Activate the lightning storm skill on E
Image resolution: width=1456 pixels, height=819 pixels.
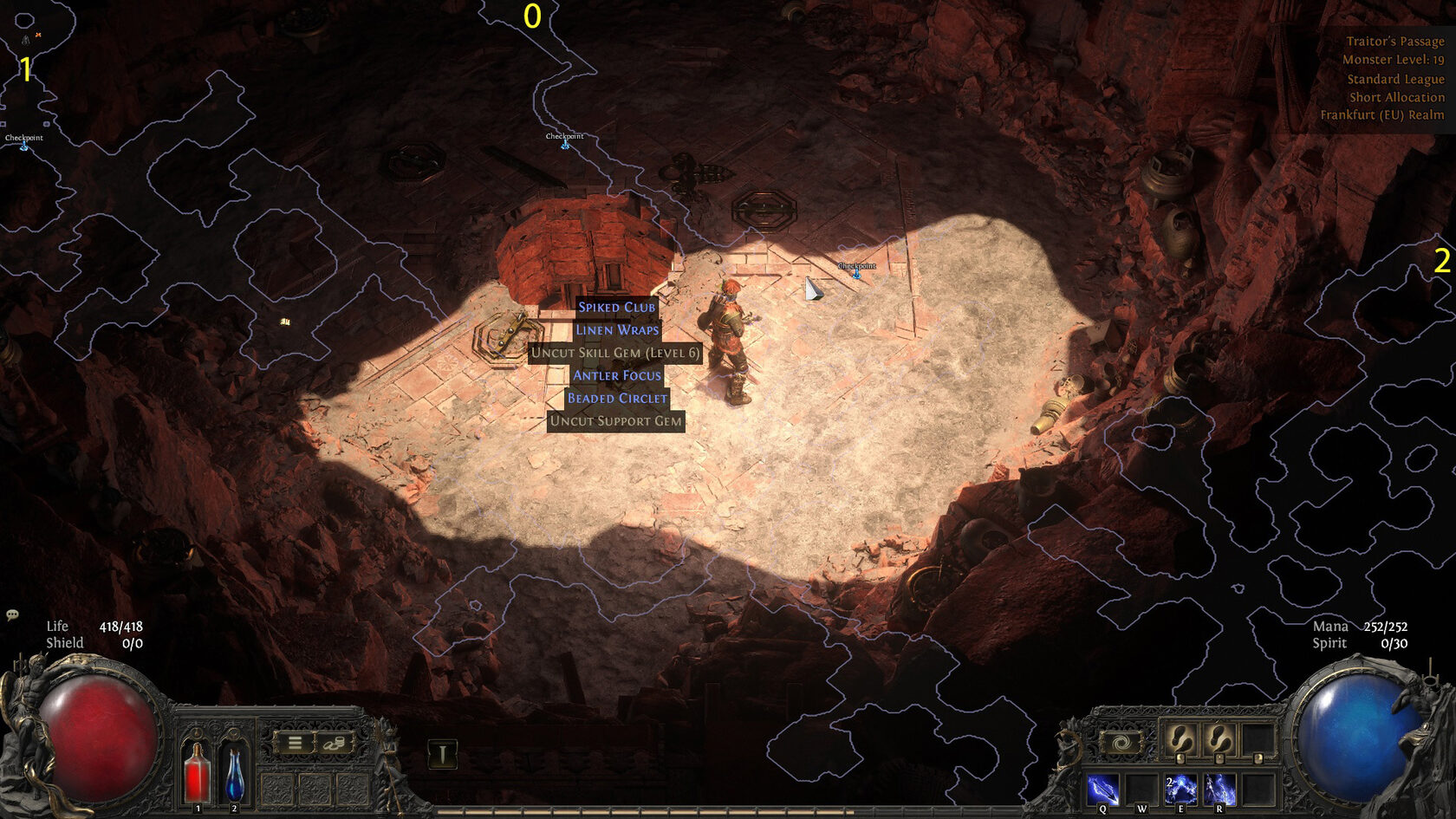1180,790
